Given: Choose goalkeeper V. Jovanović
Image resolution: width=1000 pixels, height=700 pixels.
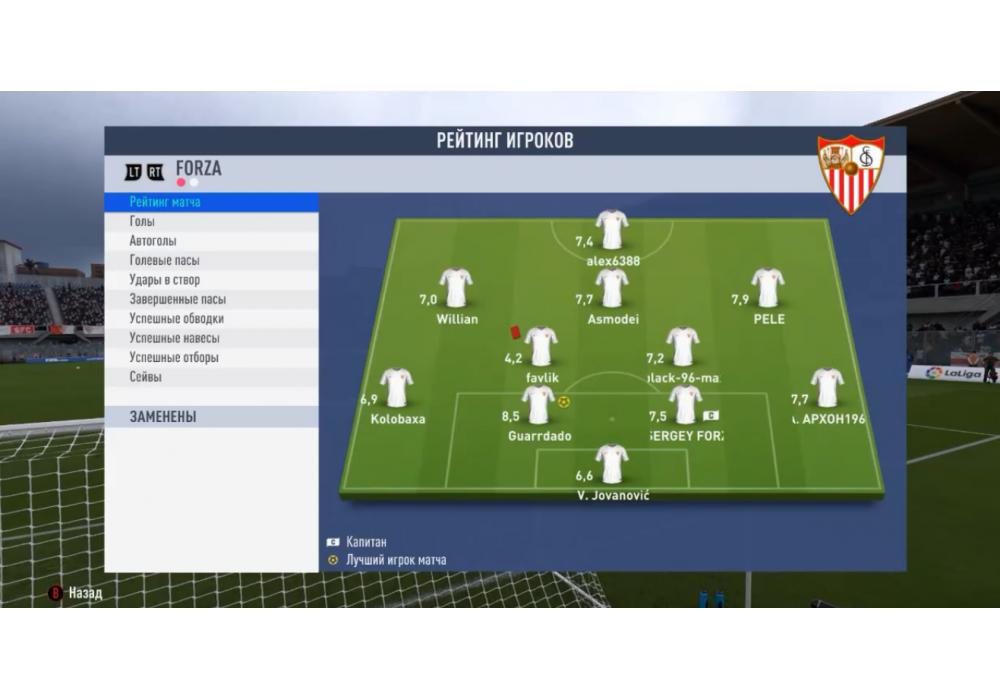Looking at the screenshot, I should pos(611,464).
